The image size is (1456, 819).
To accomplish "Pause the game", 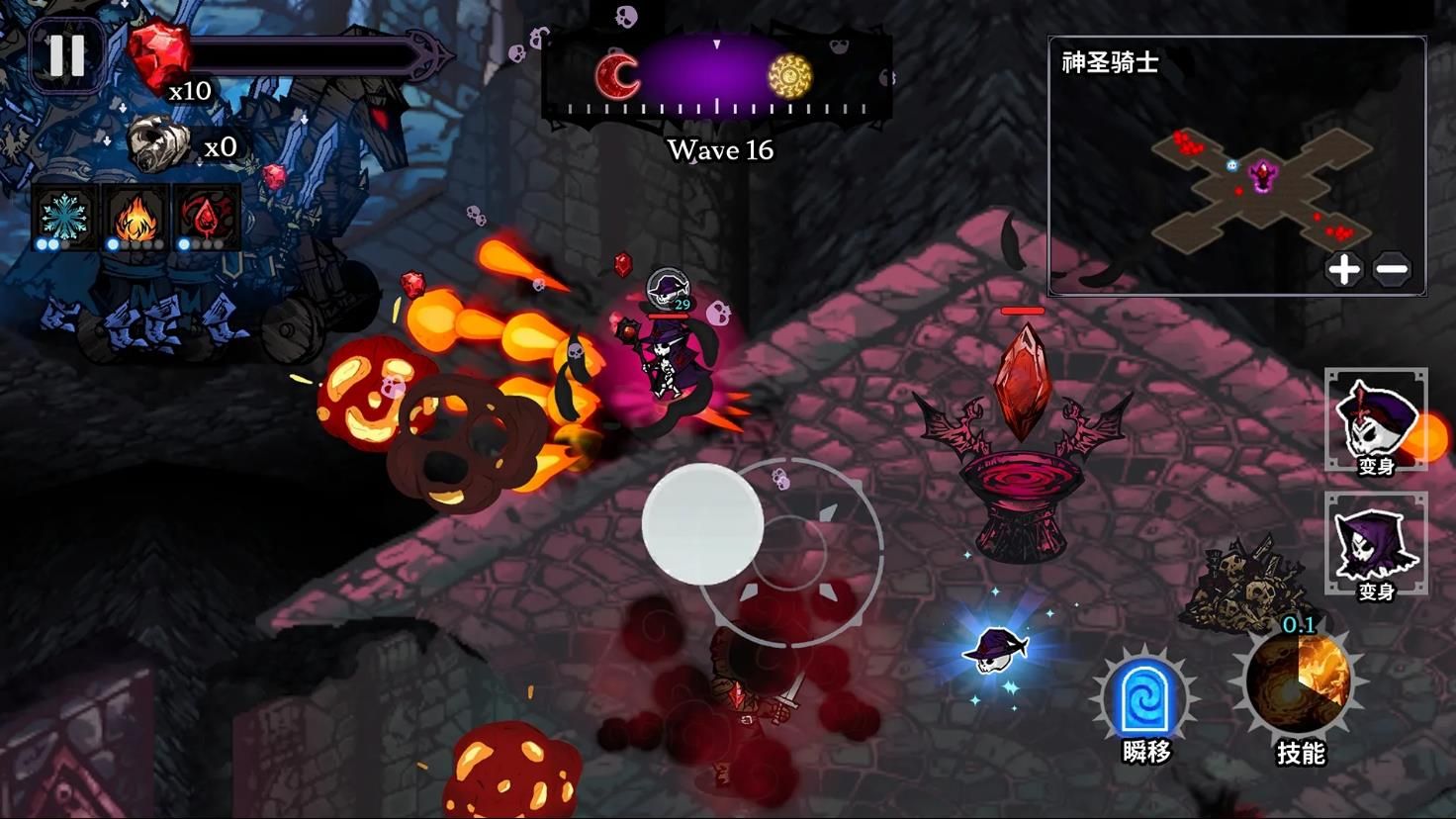I will [x=66, y=55].
